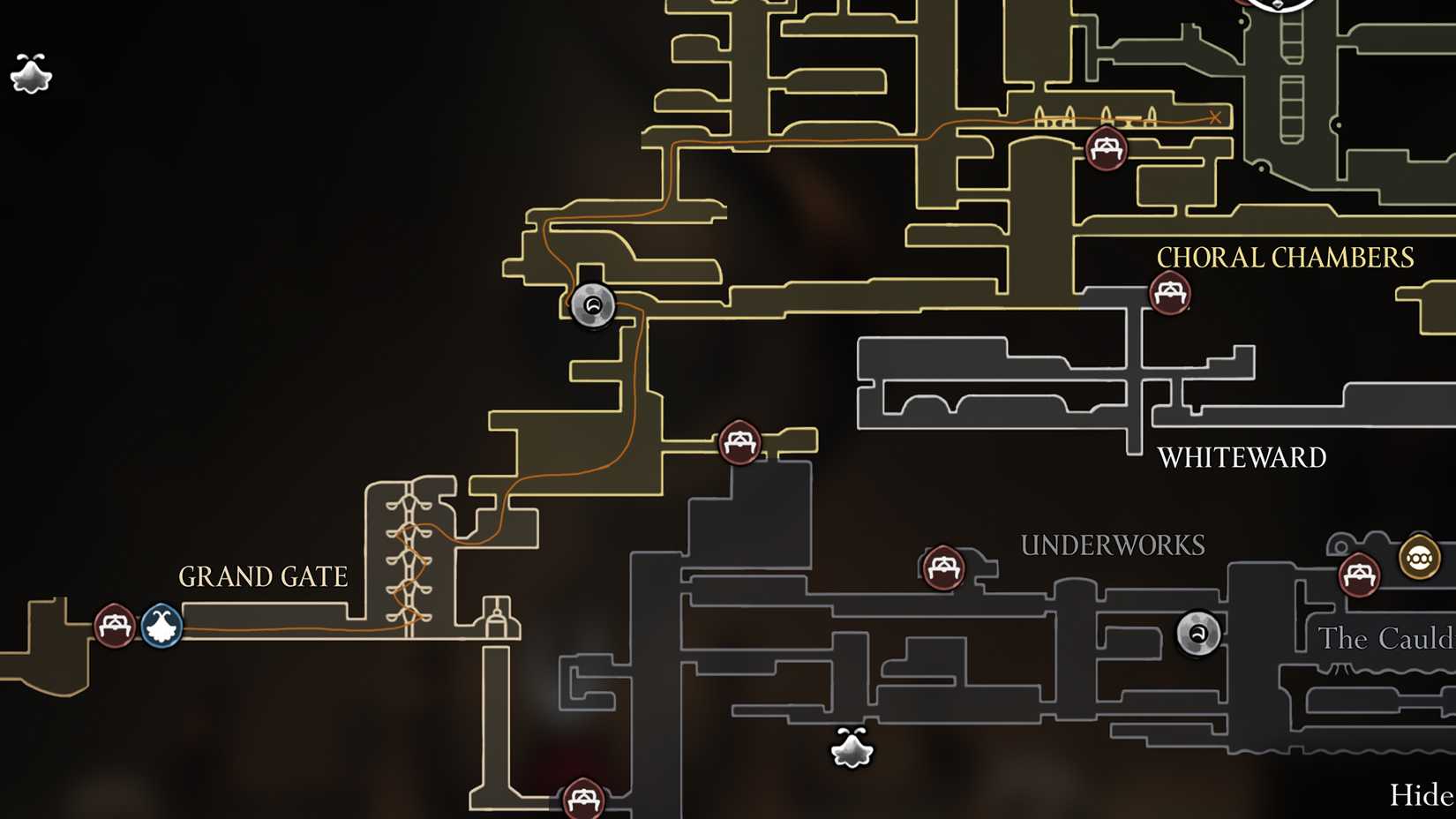Click the bench icon at the top of the map
This screenshot has width=1456, height=819.
[1106, 147]
